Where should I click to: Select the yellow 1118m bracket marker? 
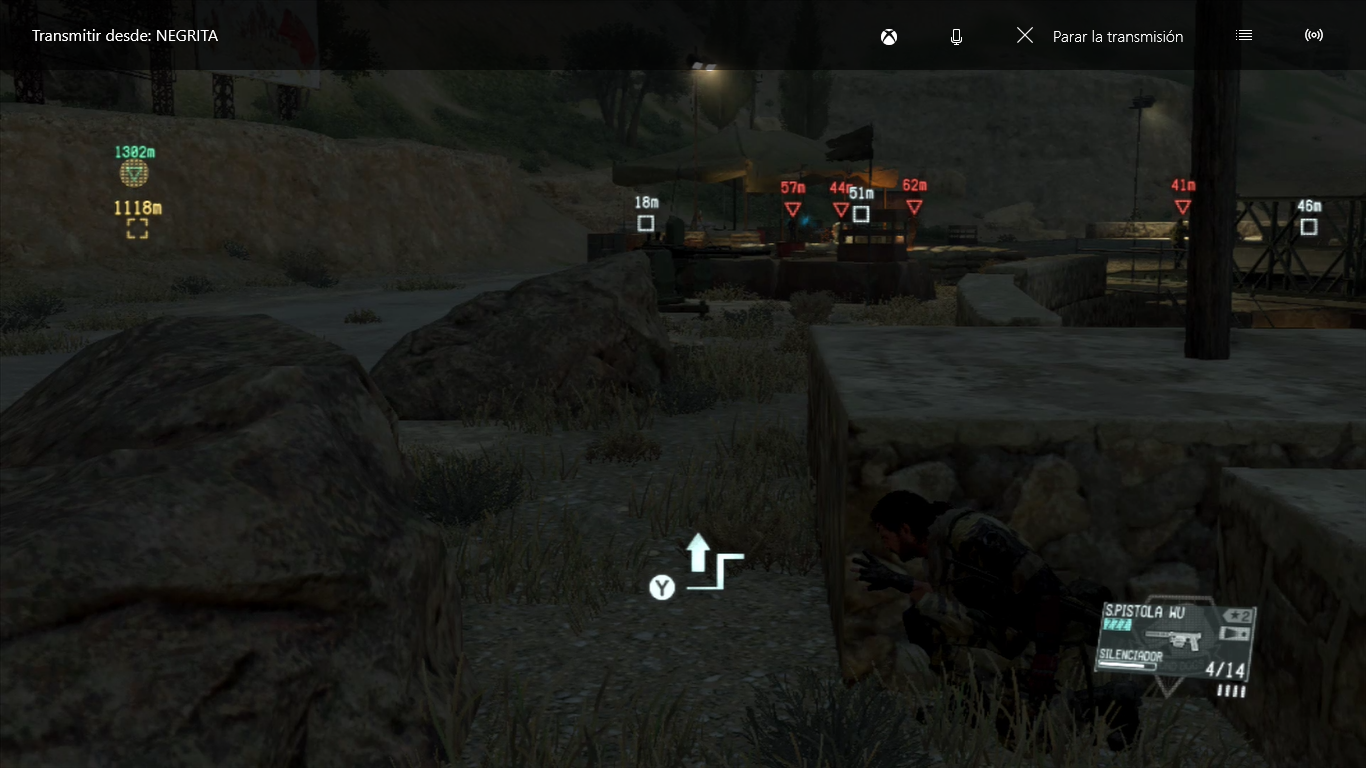click(x=137, y=229)
